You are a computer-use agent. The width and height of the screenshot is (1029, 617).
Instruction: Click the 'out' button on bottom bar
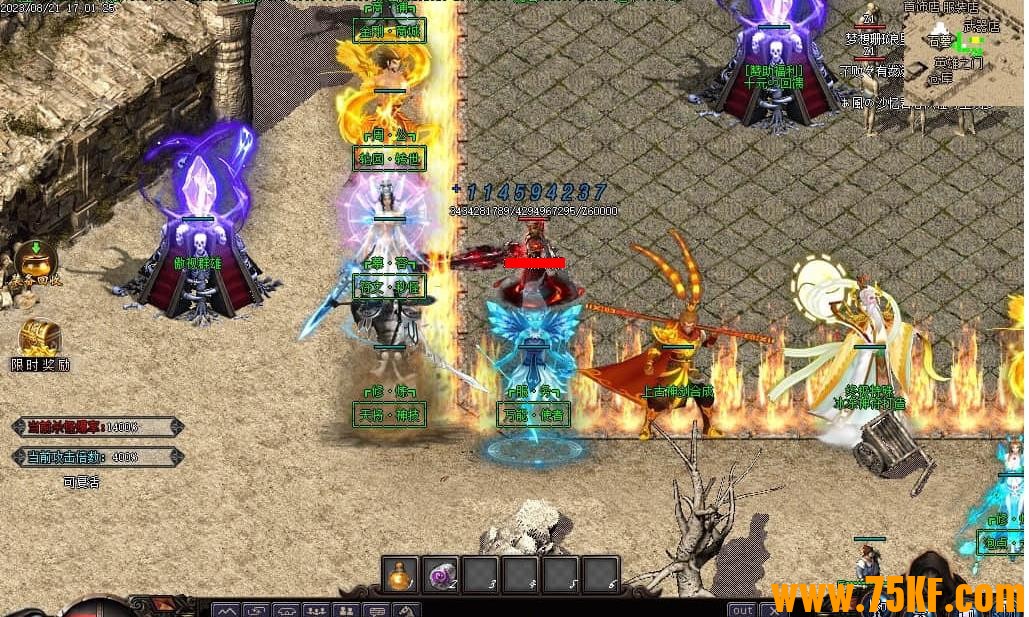pos(742,609)
